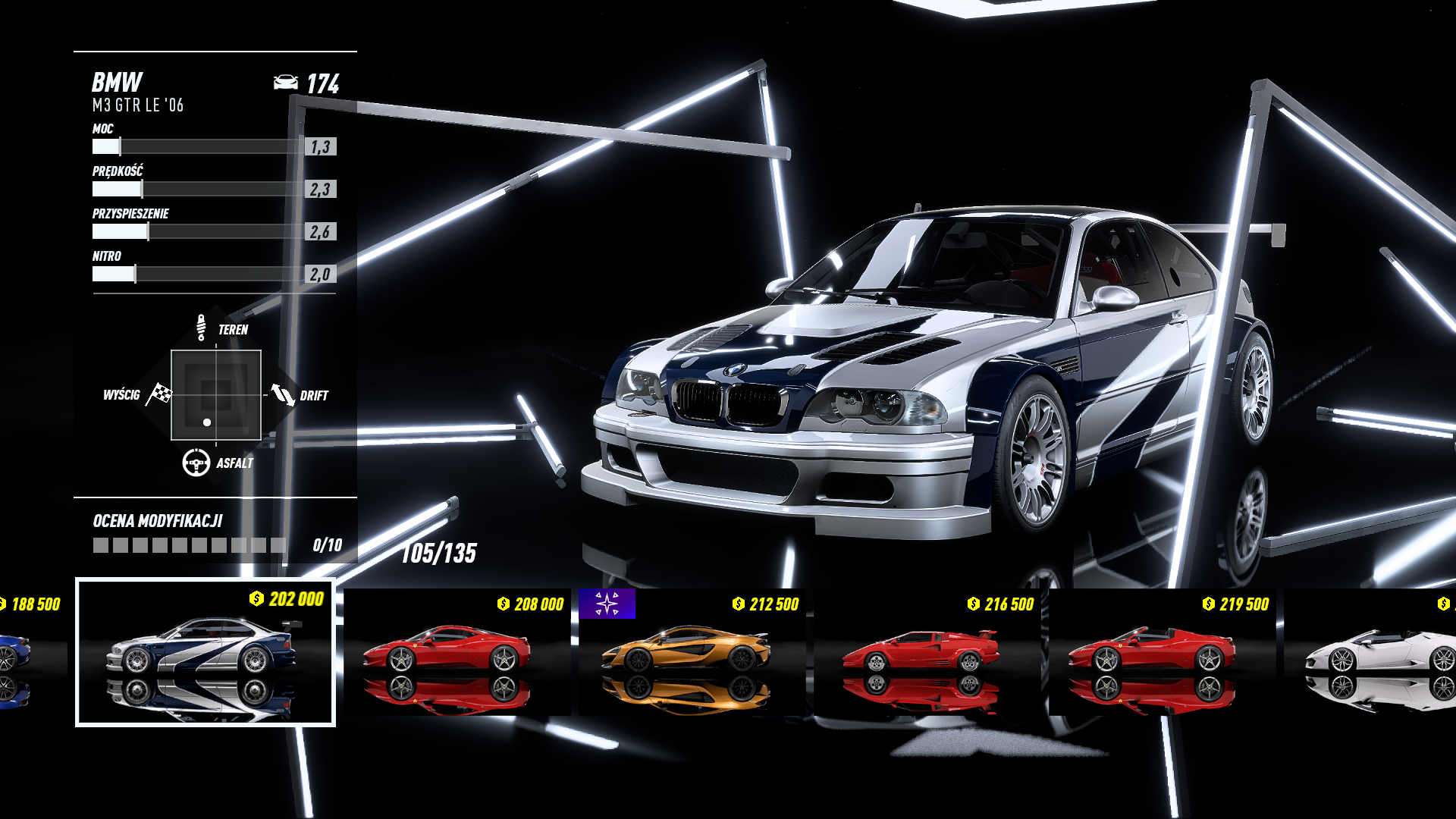Choose the red convertible priced 219 500
Screen dimensions: 1456x819
pyautogui.click(x=1162, y=652)
